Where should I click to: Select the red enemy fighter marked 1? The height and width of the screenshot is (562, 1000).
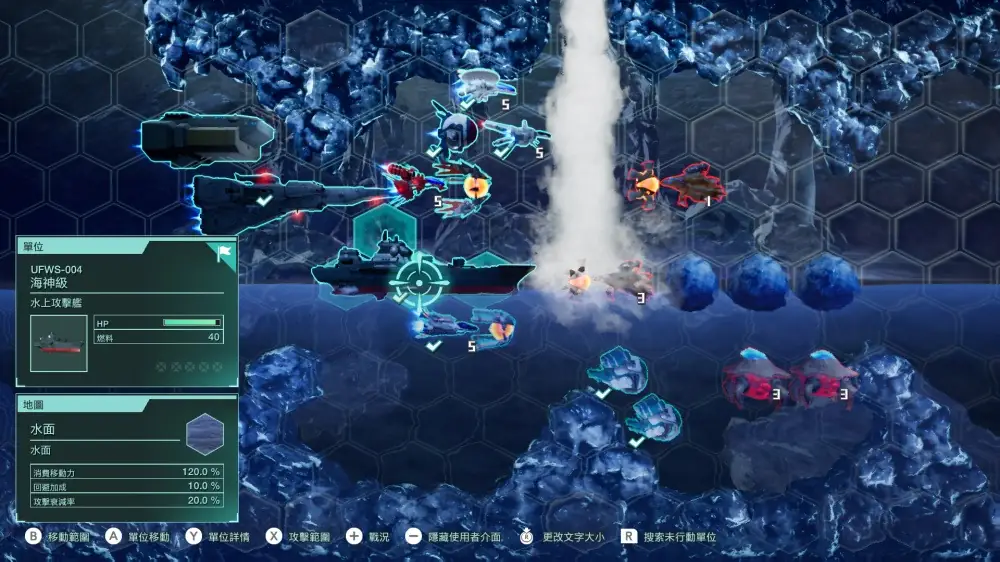[690, 185]
